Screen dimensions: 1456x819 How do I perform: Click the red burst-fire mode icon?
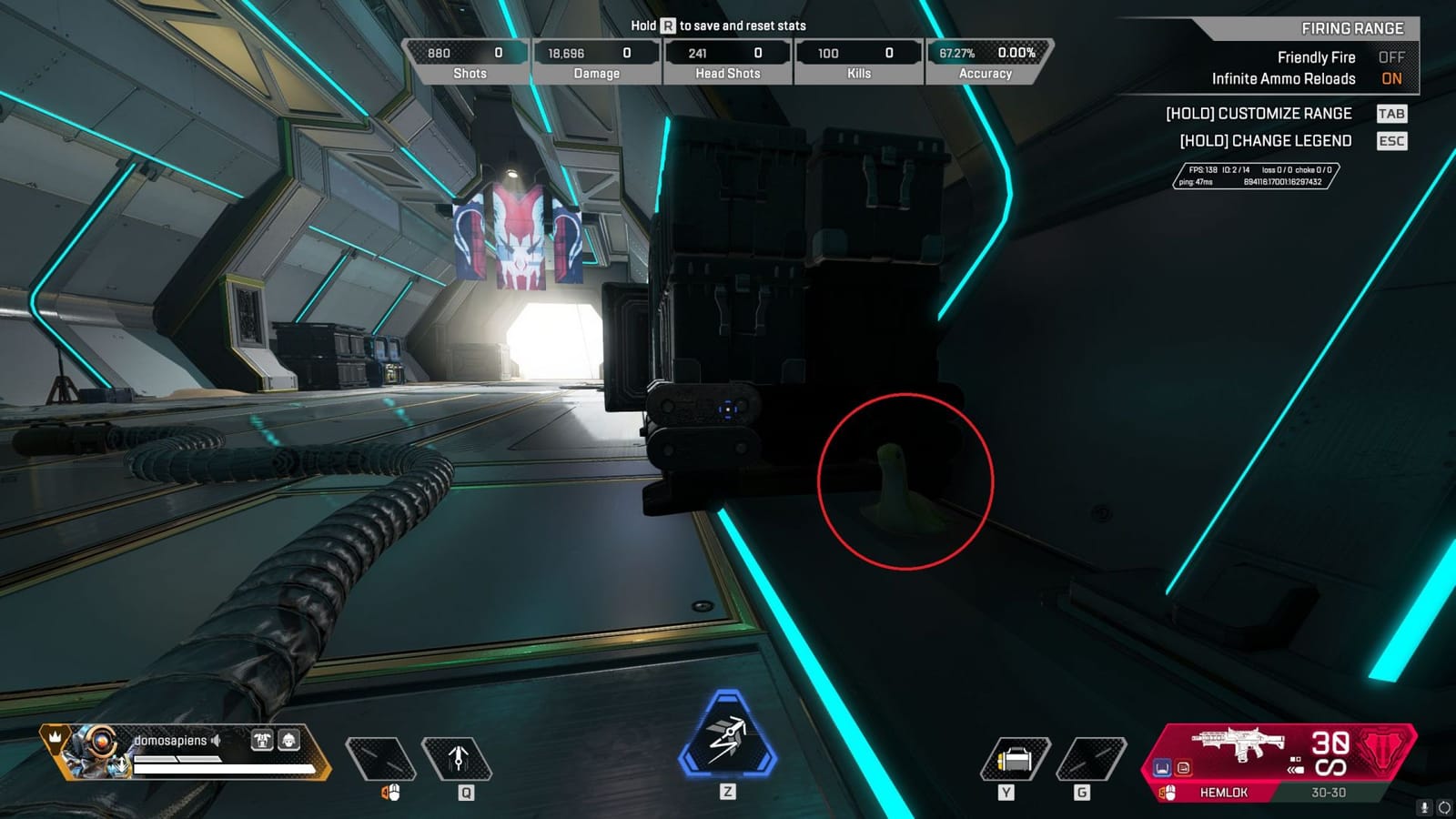pyautogui.click(x=1184, y=769)
